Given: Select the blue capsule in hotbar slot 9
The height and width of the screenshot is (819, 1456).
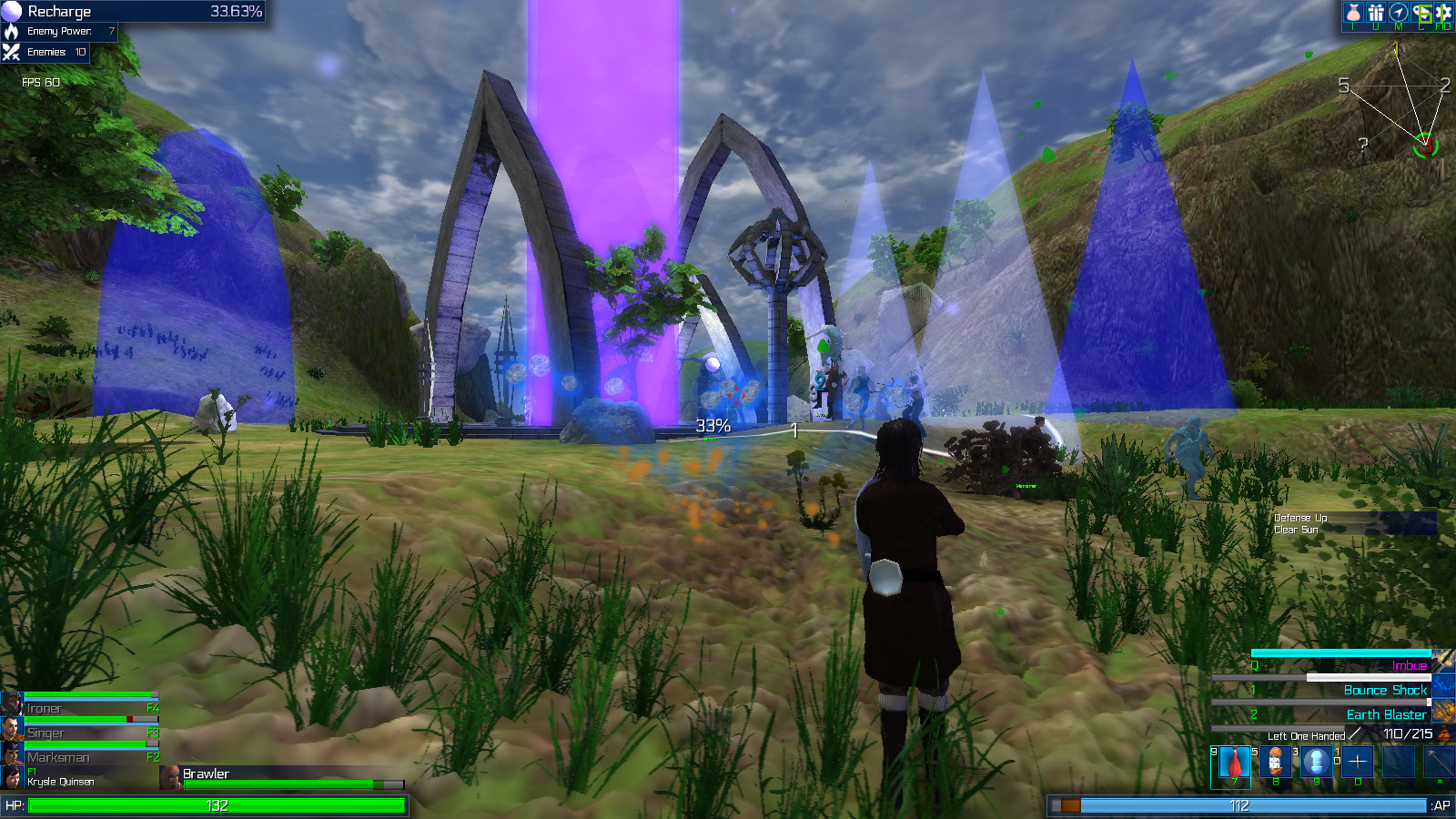Looking at the screenshot, I should [x=1316, y=763].
